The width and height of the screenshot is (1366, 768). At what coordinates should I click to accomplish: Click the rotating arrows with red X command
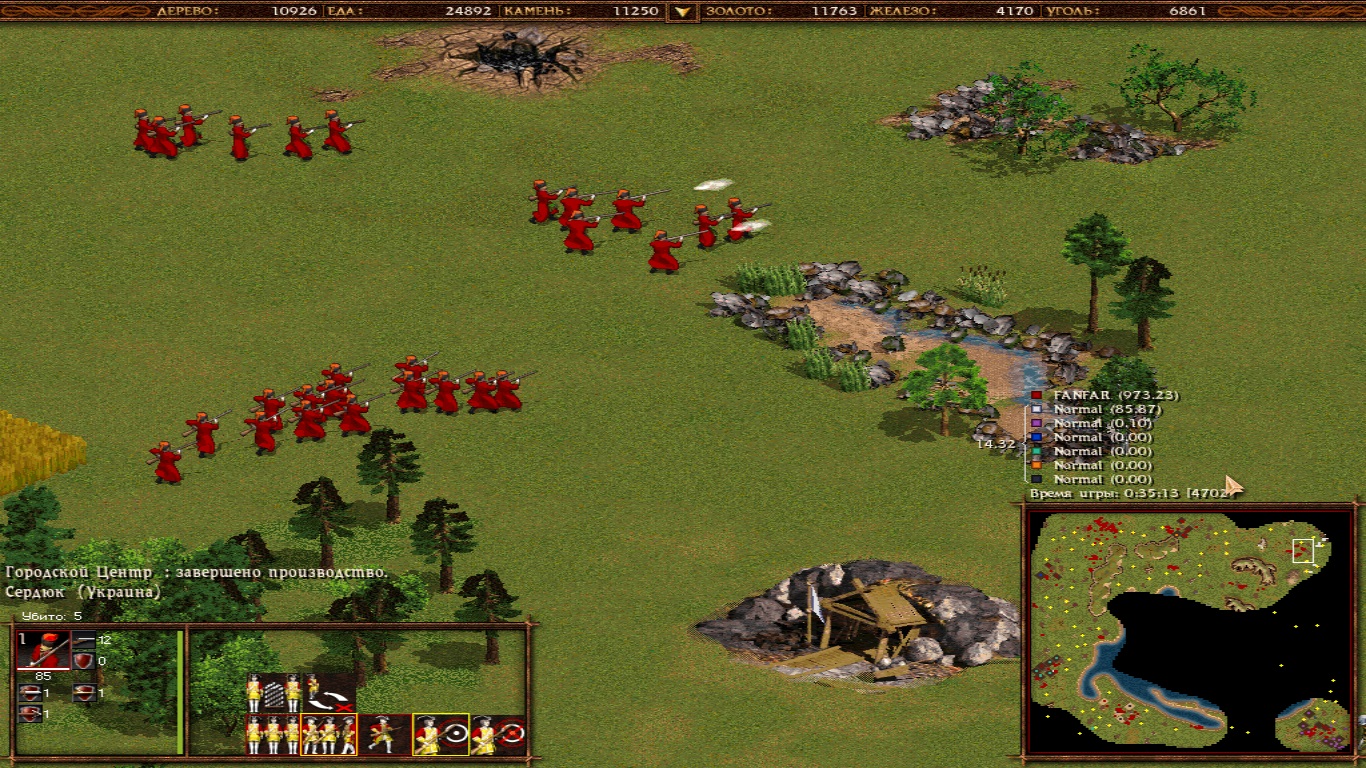pos(331,692)
